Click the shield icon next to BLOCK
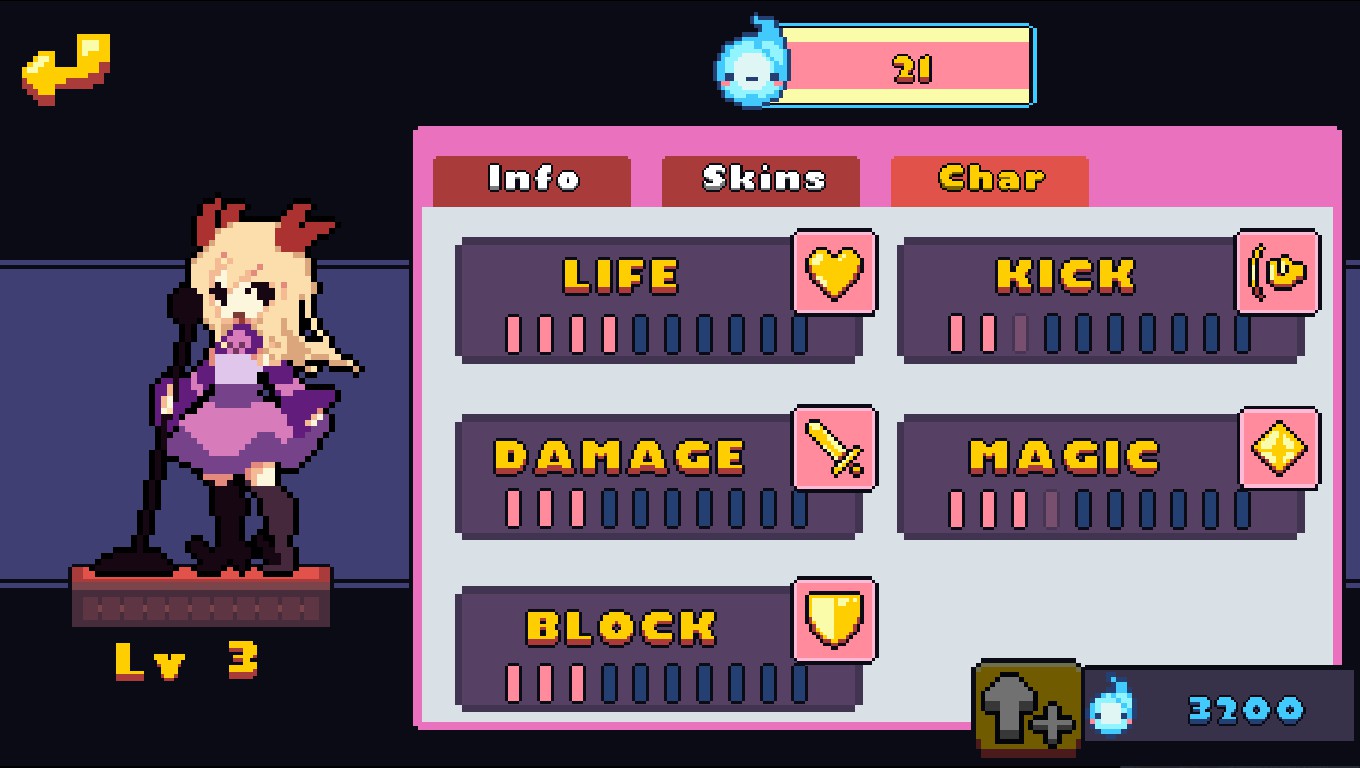The image size is (1360, 768). (835, 622)
